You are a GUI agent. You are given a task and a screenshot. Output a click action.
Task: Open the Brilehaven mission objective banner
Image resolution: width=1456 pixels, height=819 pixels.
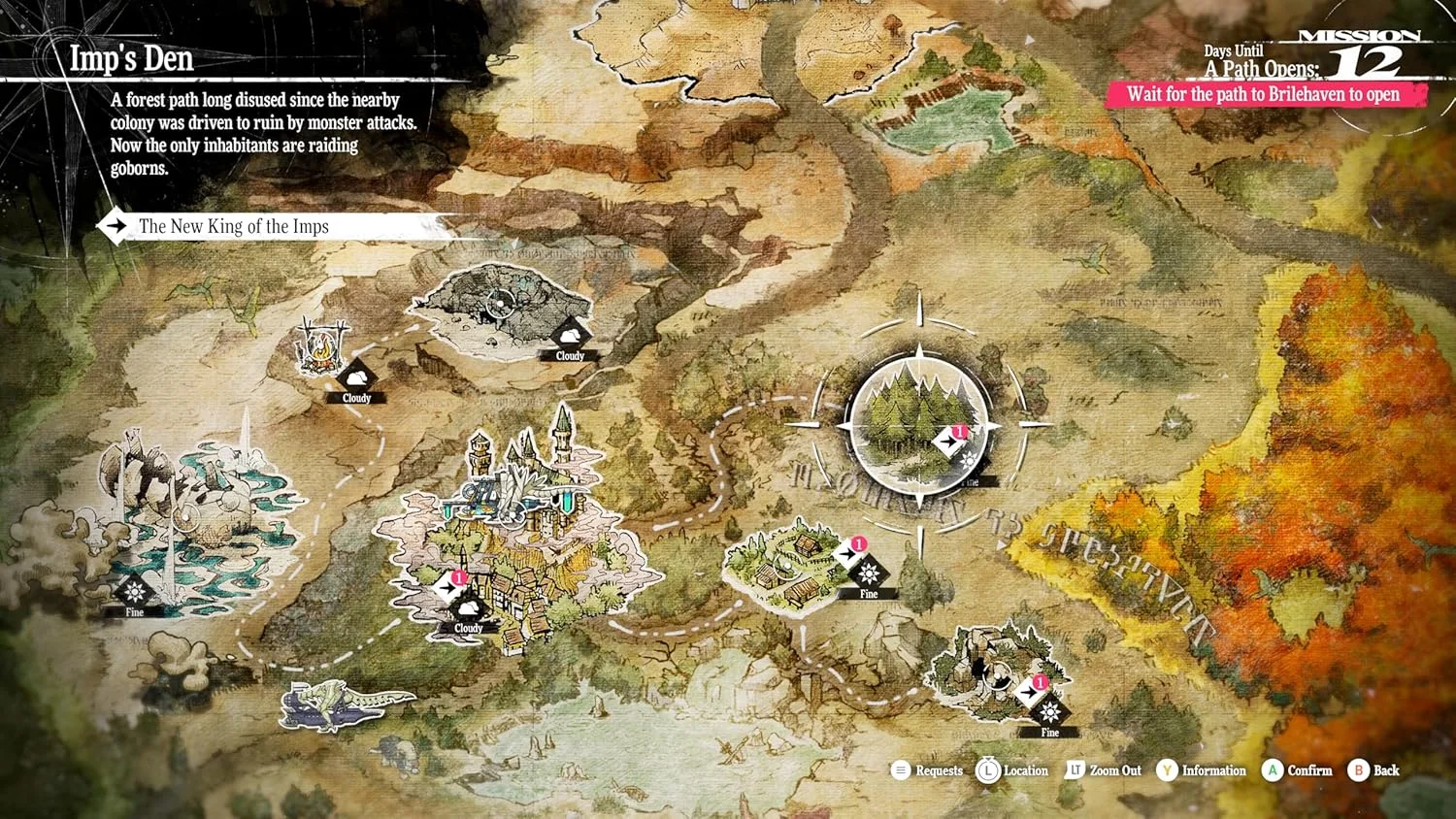tap(1263, 94)
